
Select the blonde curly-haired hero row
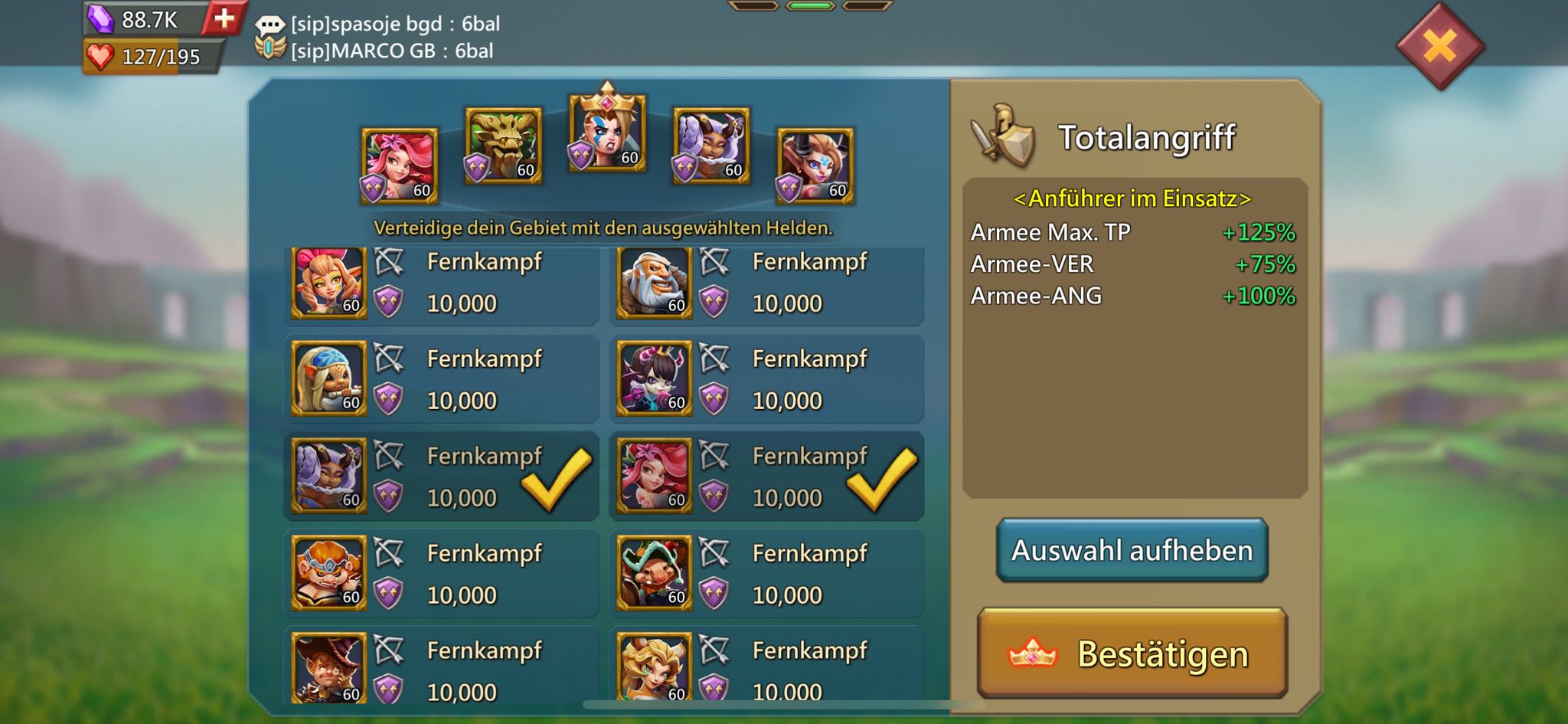(x=766, y=668)
